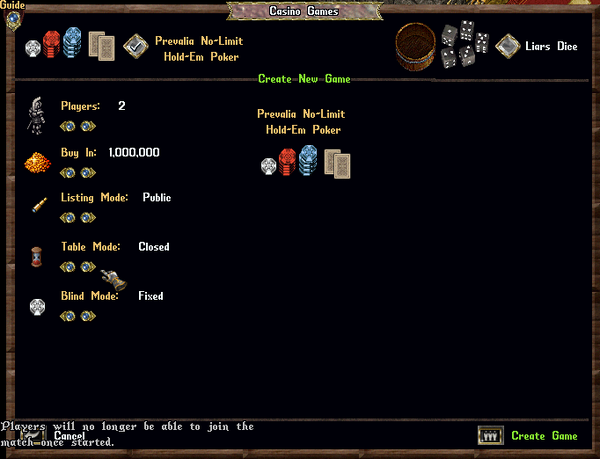
Task: Confirm with the Create Game button
Action: tap(490, 436)
